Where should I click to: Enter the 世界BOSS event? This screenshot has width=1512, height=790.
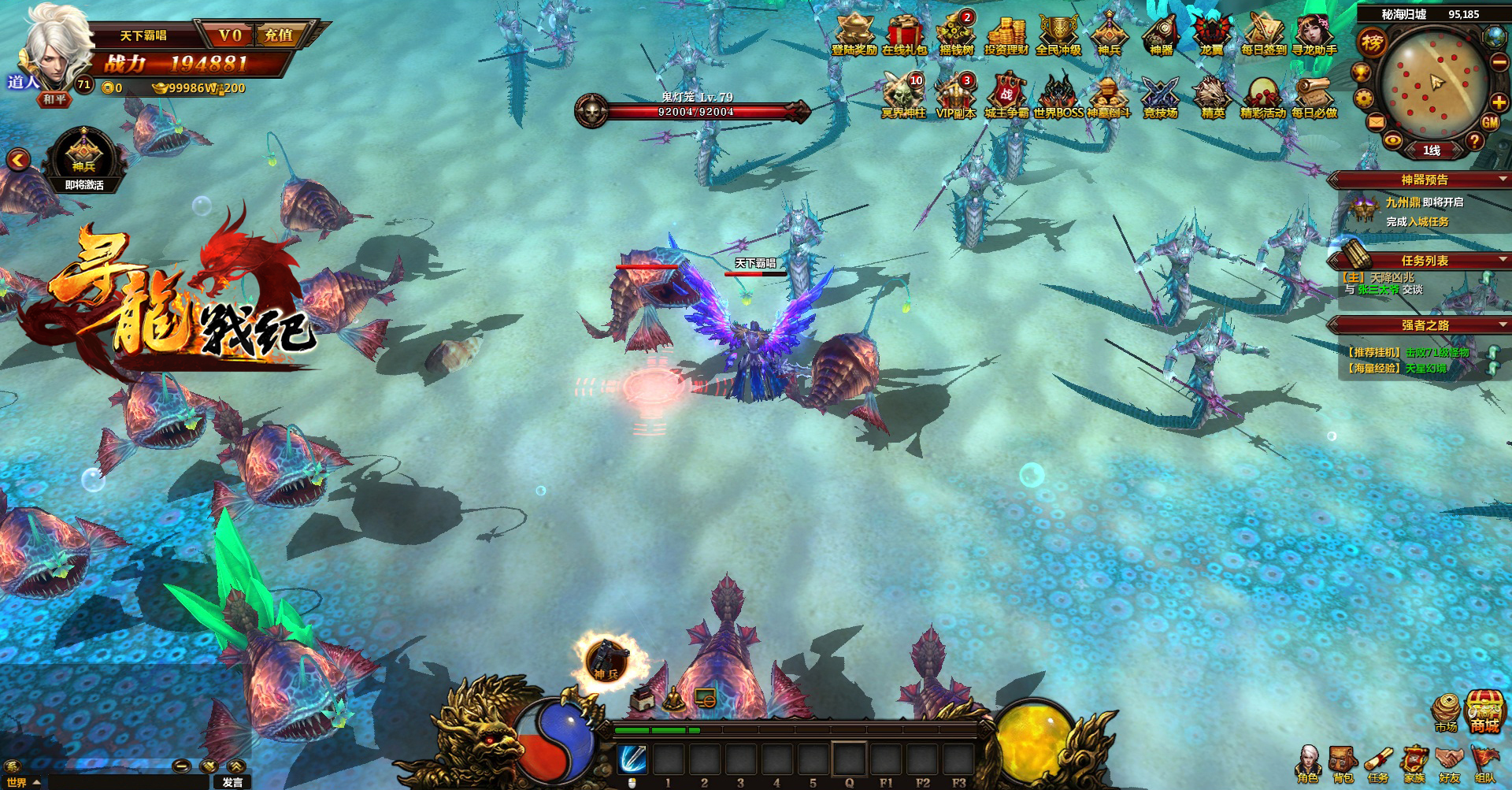(x=1058, y=97)
